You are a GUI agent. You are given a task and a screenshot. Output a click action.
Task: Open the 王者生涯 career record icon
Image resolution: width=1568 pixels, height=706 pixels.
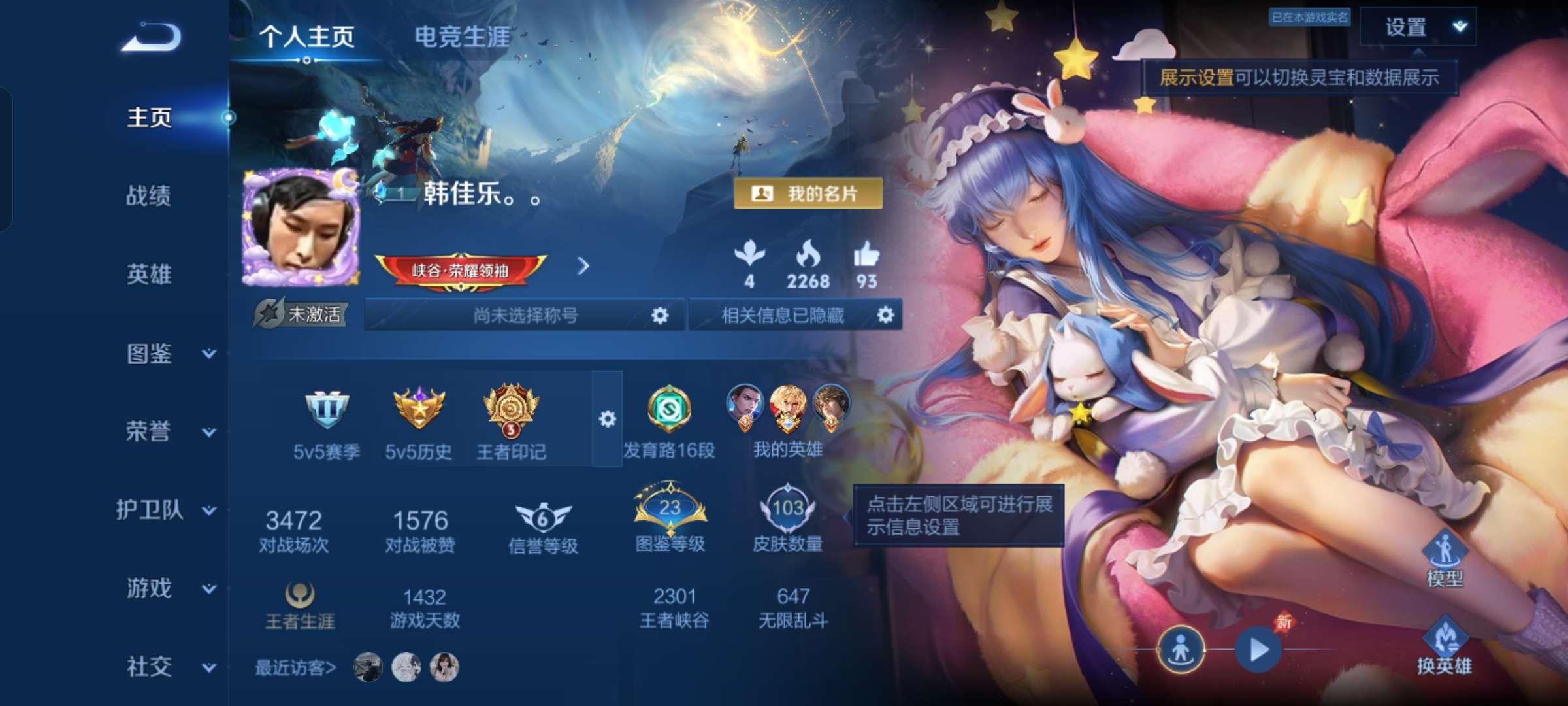click(x=301, y=596)
